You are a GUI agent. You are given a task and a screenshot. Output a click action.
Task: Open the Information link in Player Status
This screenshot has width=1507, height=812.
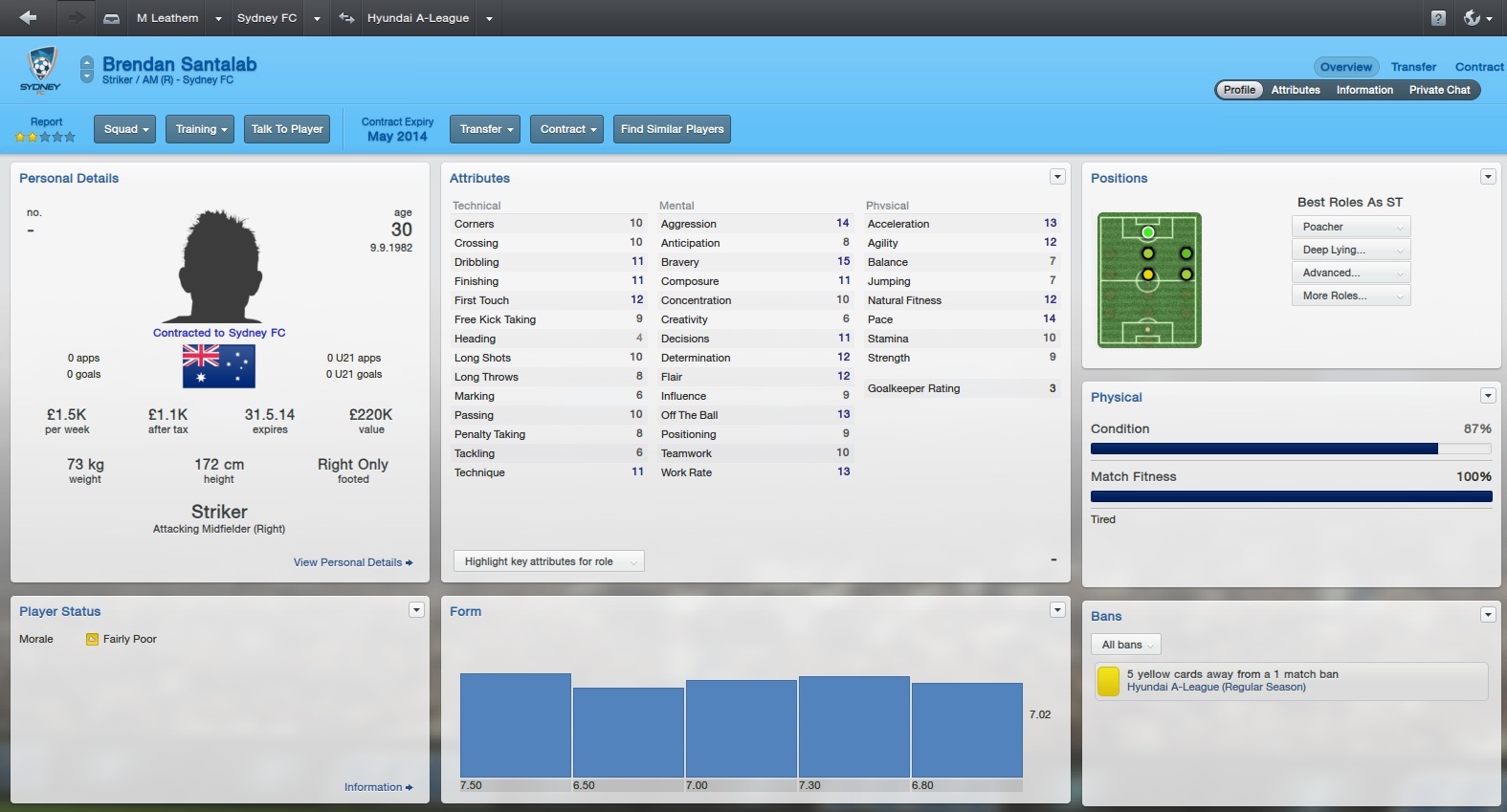pos(378,787)
